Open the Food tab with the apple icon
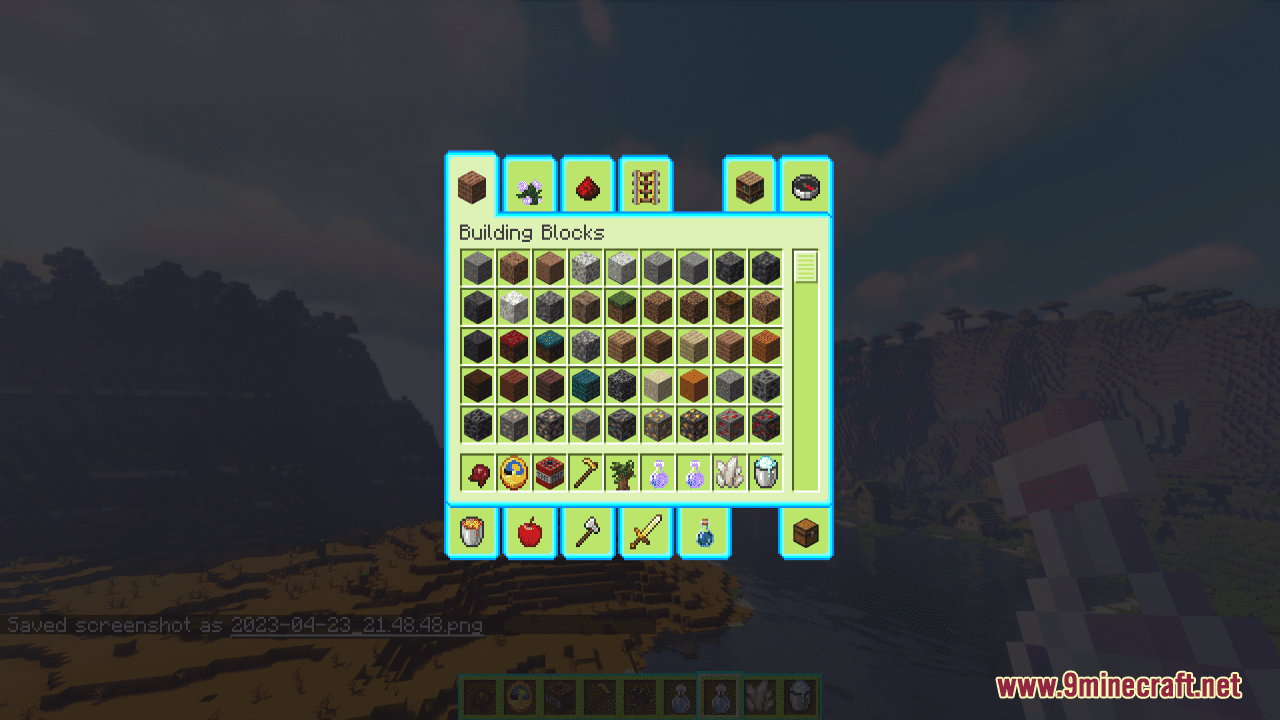1280x720 pixels. 529,532
